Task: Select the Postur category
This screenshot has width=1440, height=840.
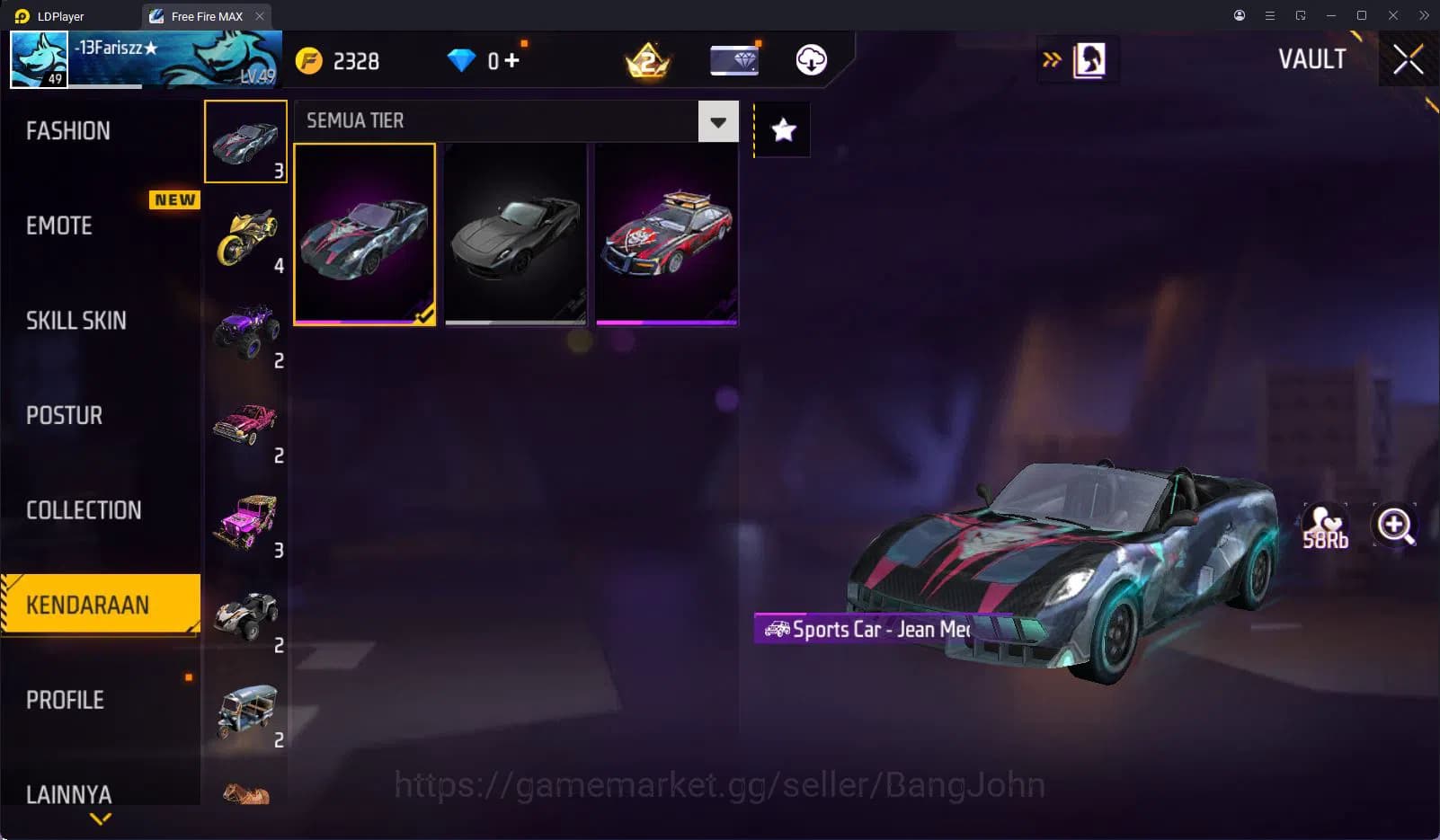Action: point(65,415)
